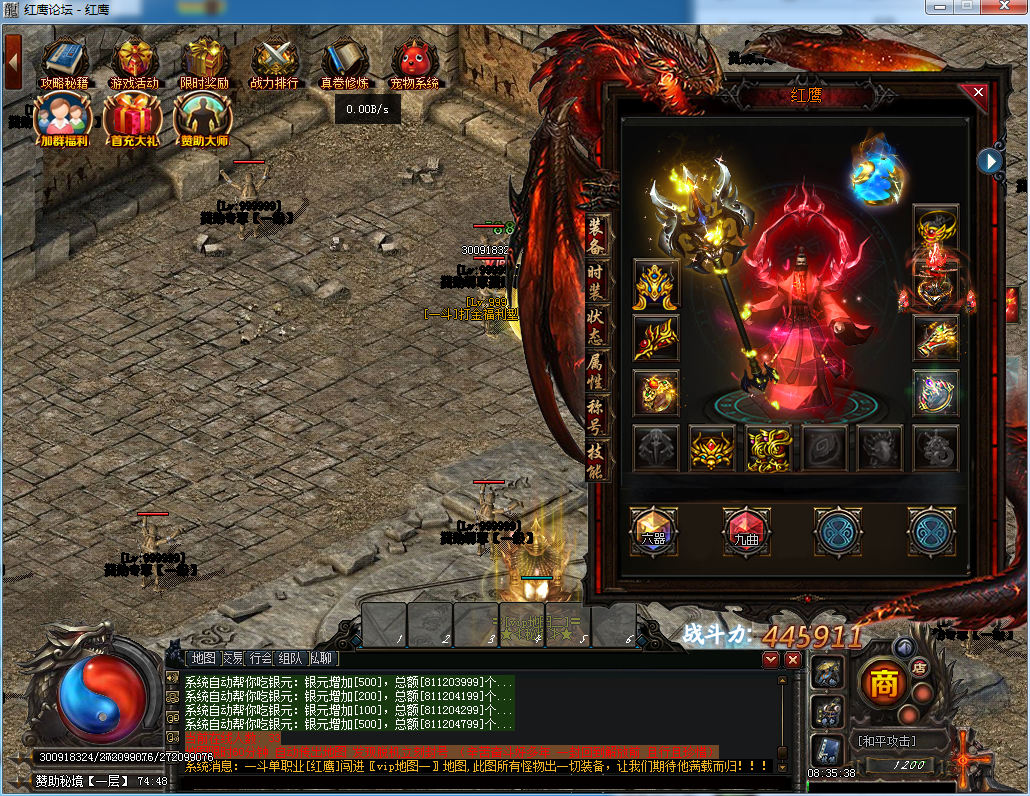Open the 首充大礼 first recharge gift
Screen dimensions: 1030x796
(133, 118)
